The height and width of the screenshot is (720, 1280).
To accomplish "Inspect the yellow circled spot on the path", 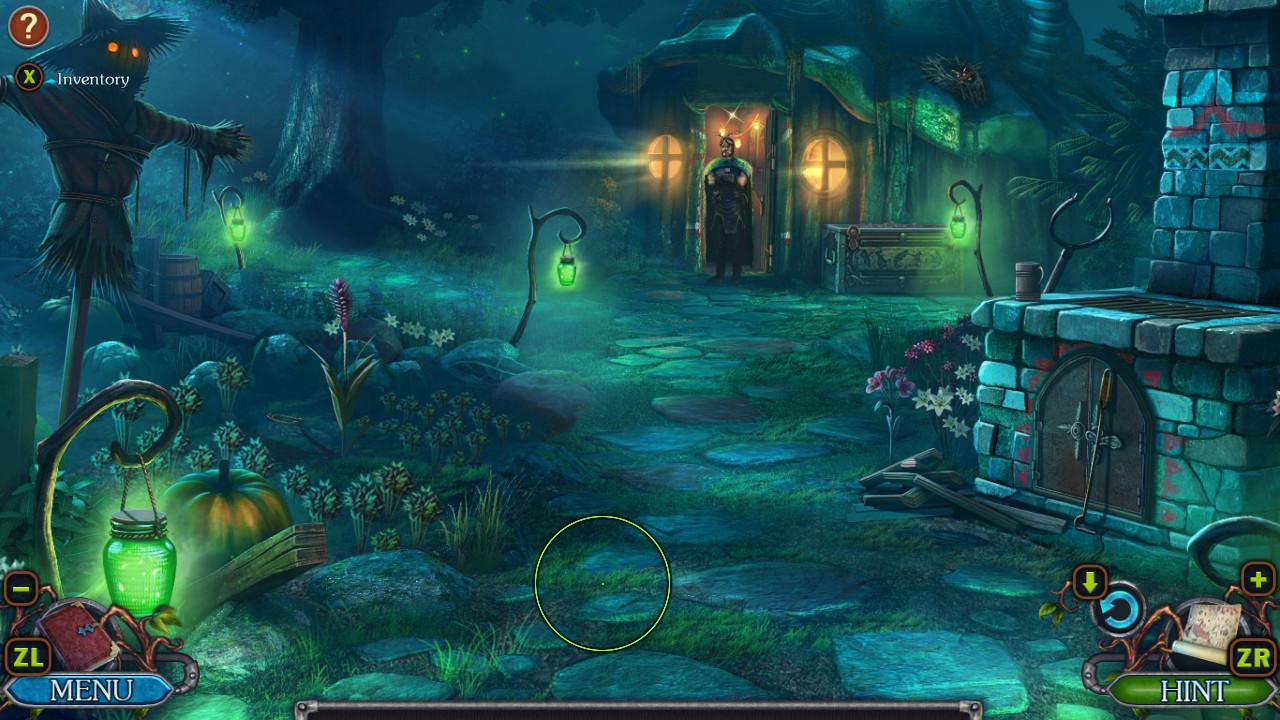I will [603, 584].
